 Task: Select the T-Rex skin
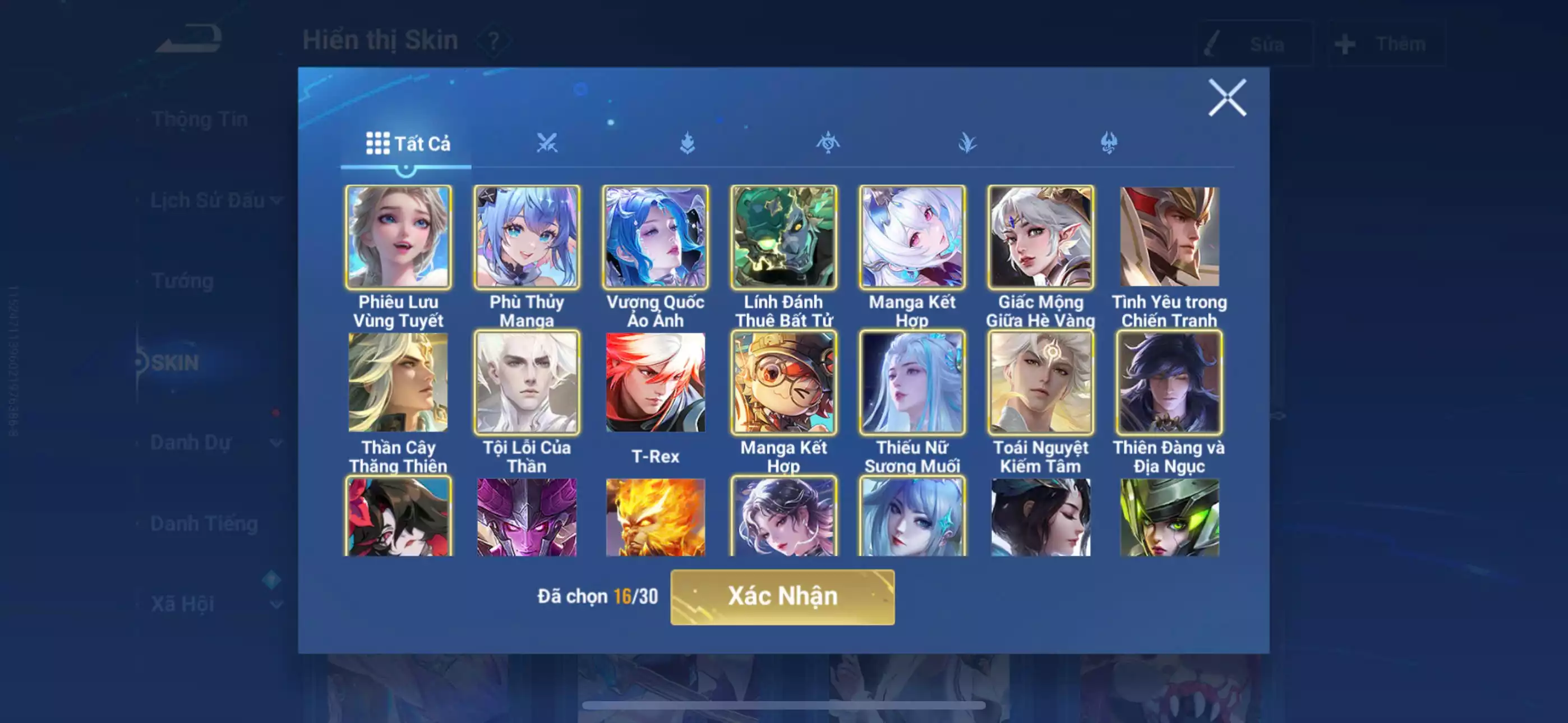click(x=656, y=382)
